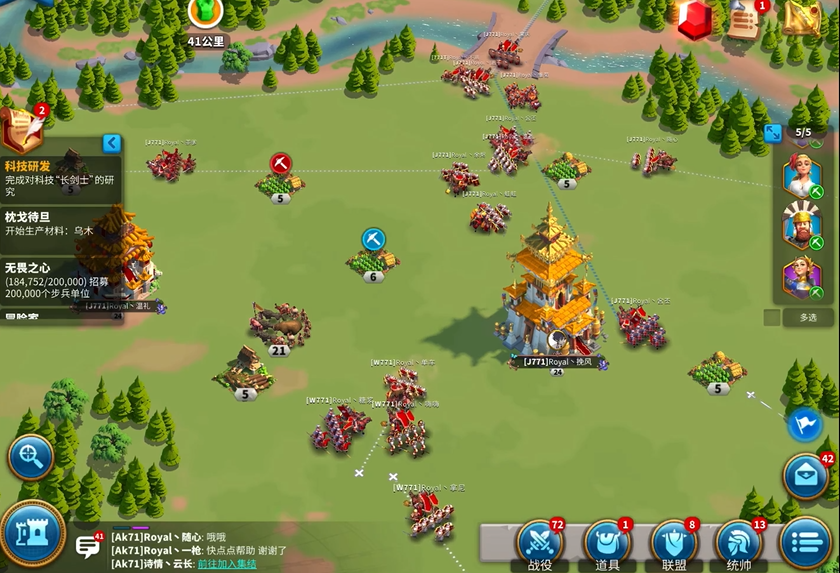Viewport: 840px width, 573px height.
Task: Jump to city via green 41公里 marker
Action: (206, 14)
